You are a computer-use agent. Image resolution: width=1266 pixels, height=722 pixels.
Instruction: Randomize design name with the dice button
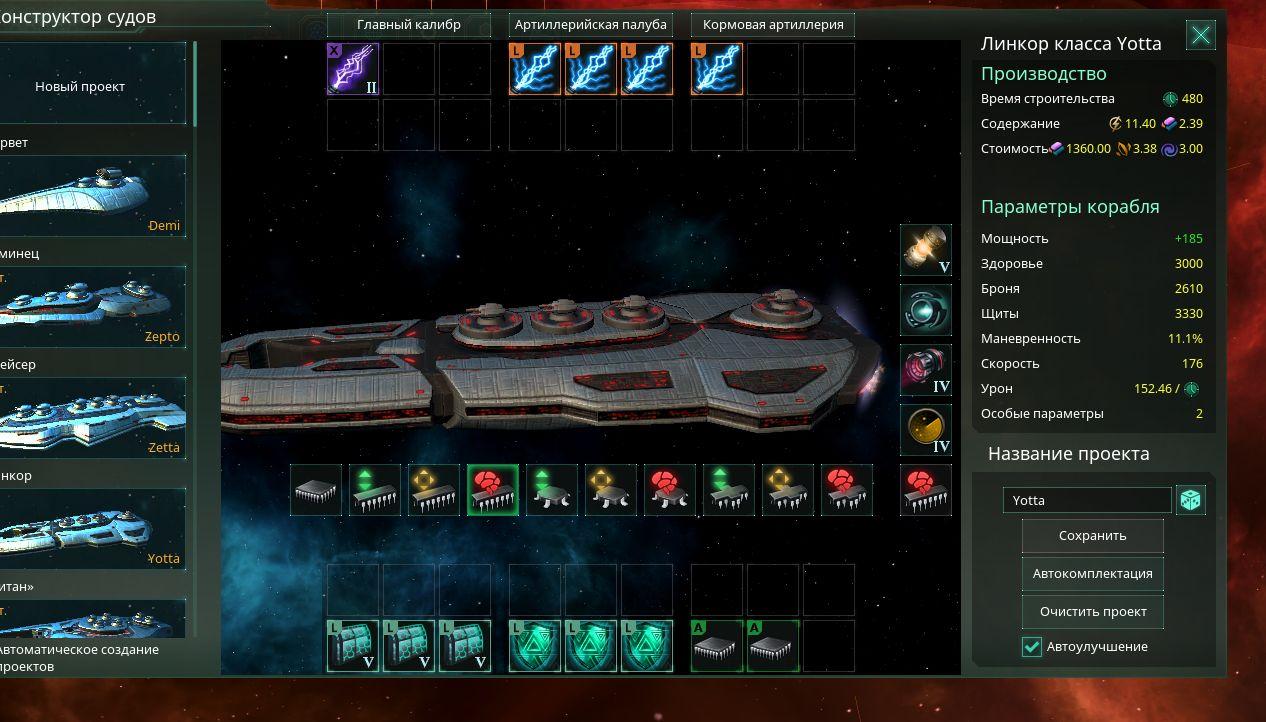pos(1190,500)
